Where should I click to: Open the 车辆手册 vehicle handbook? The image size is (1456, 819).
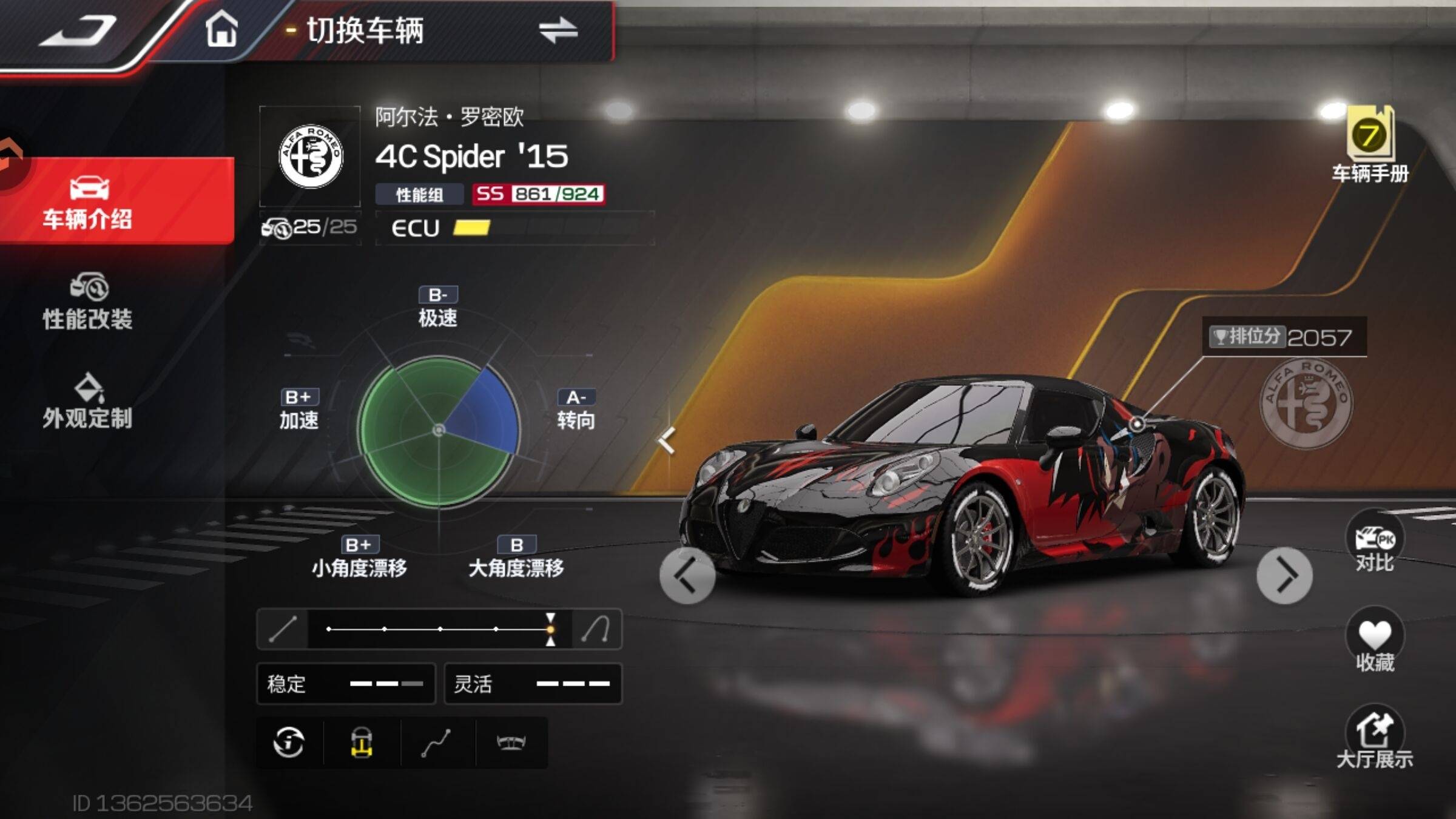coord(1370,146)
